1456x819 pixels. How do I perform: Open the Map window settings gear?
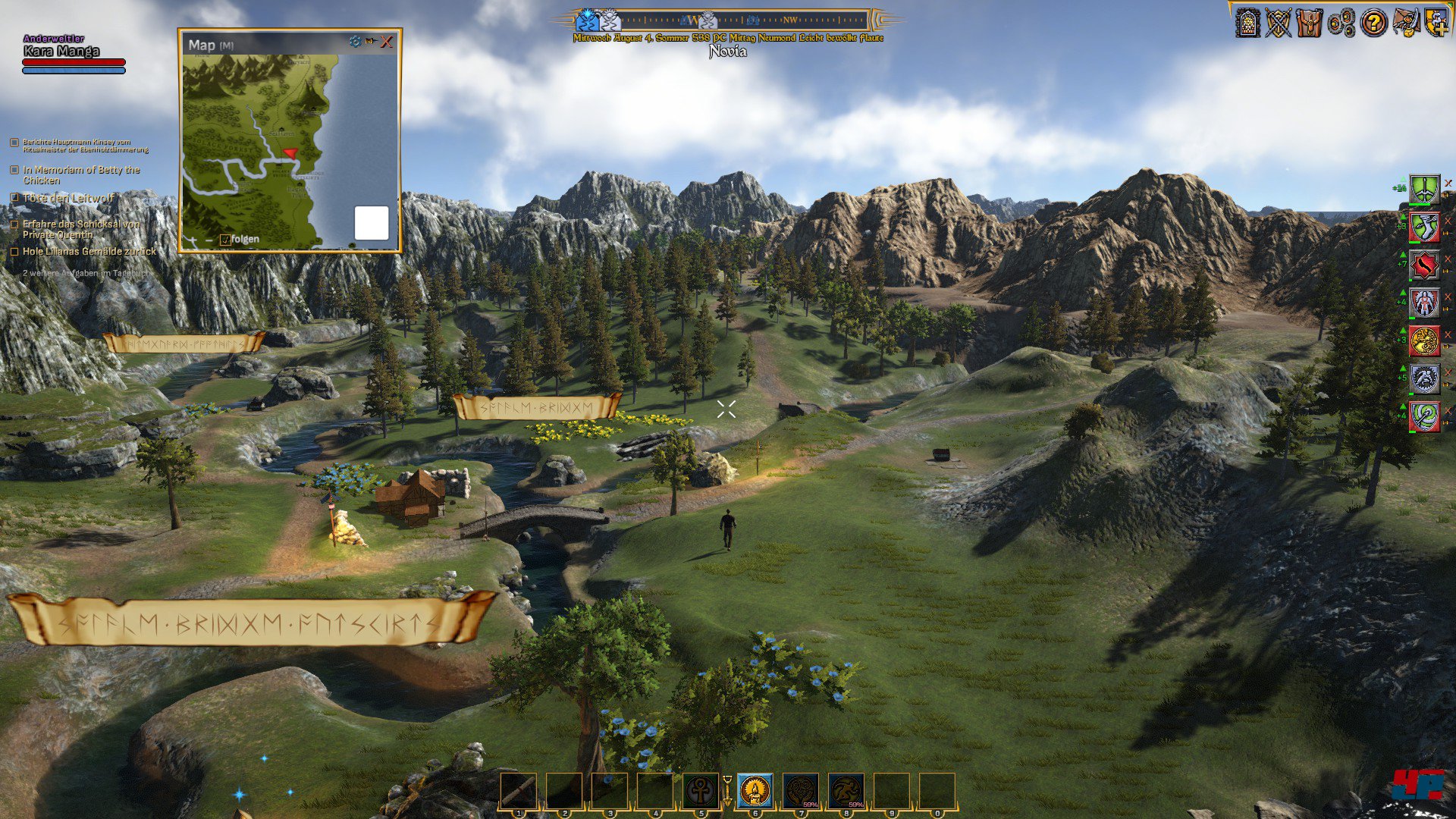(x=355, y=42)
